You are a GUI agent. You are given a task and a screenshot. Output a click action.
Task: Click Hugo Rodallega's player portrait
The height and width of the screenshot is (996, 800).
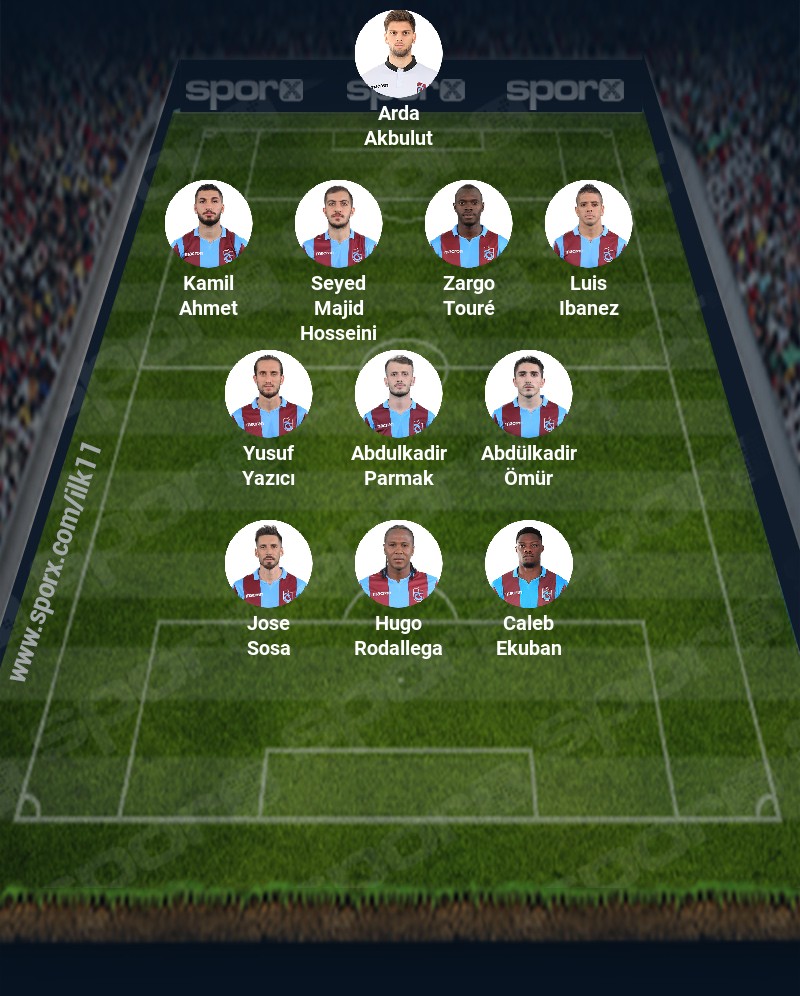pyautogui.click(x=398, y=564)
